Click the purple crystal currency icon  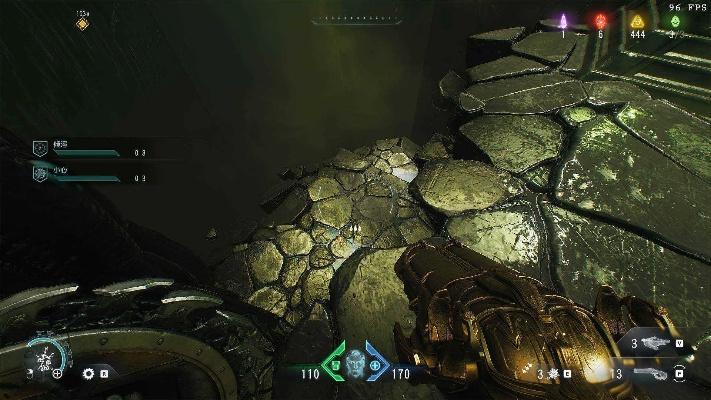tap(563, 20)
